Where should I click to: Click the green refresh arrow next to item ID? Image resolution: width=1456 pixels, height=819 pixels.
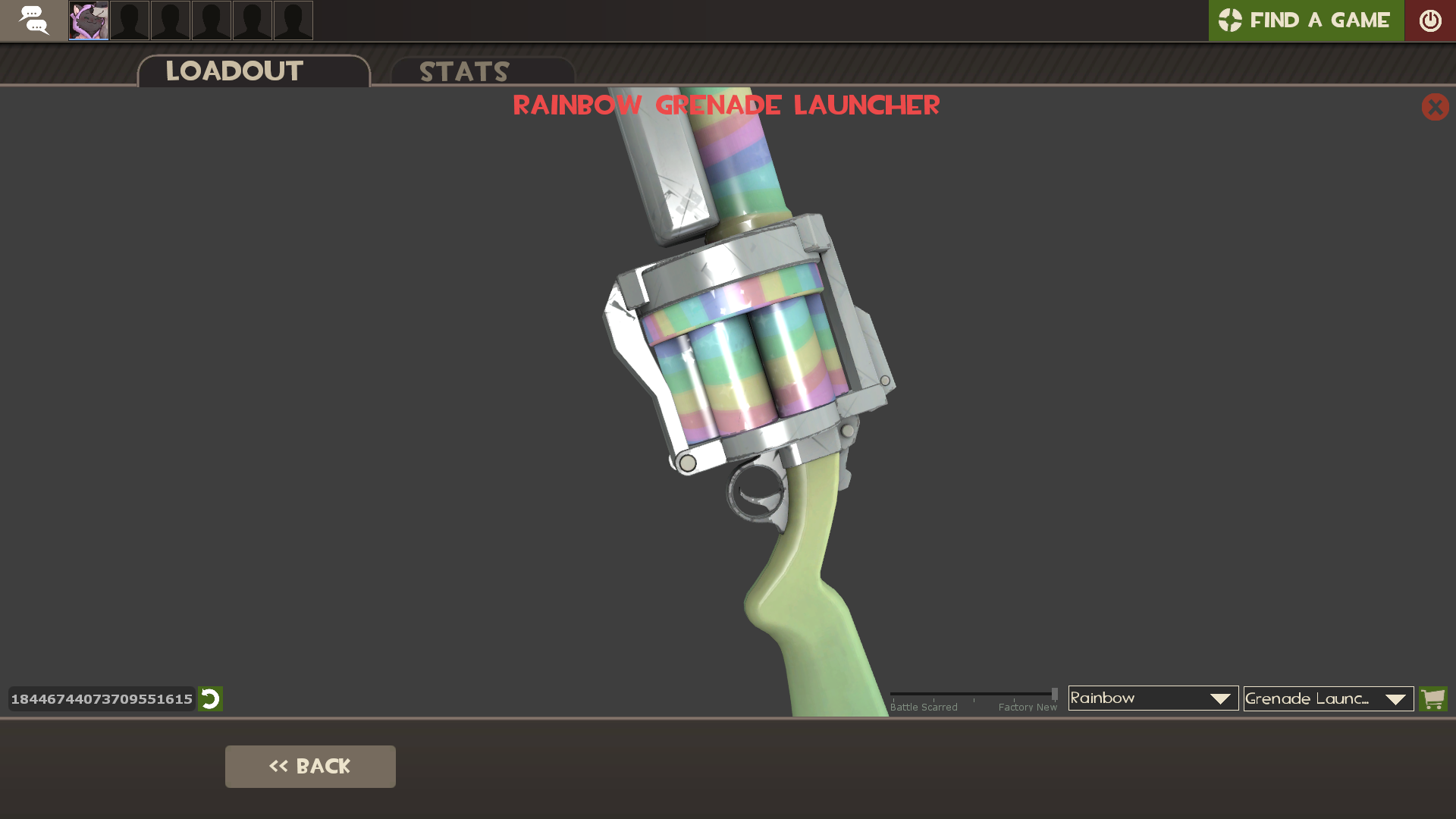click(210, 699)
